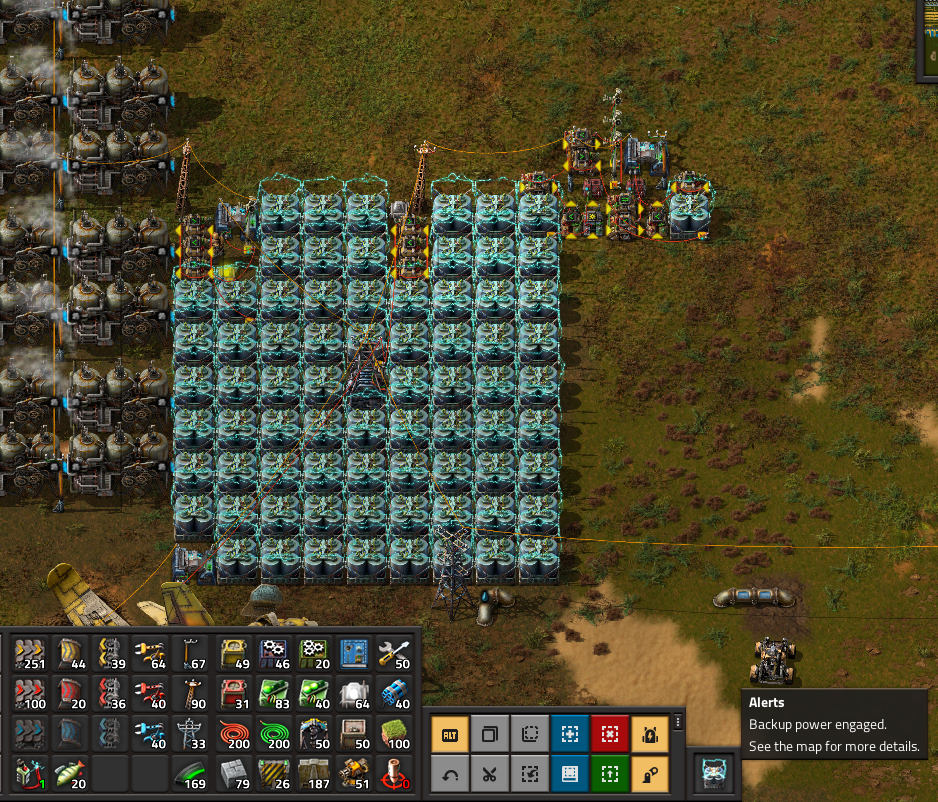
Task: Select the repair pack slot
Action: click(x=397, y=656)
